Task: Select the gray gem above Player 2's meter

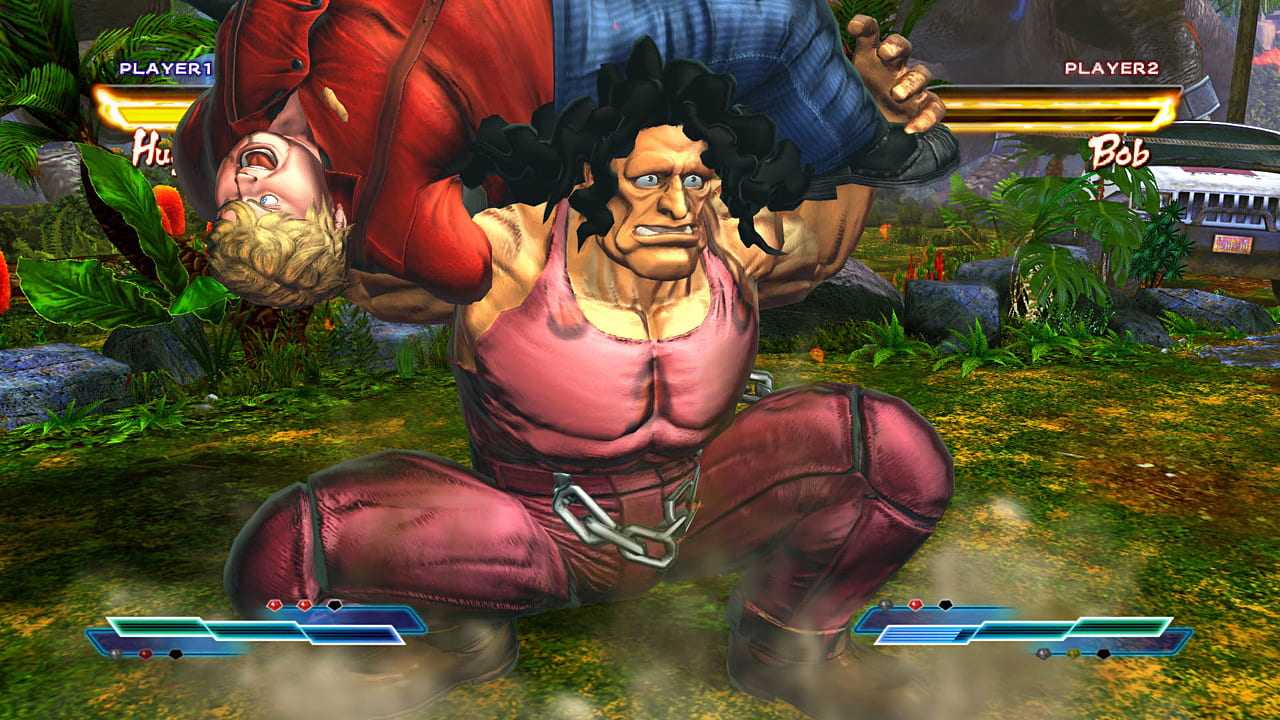Action: 885,603
